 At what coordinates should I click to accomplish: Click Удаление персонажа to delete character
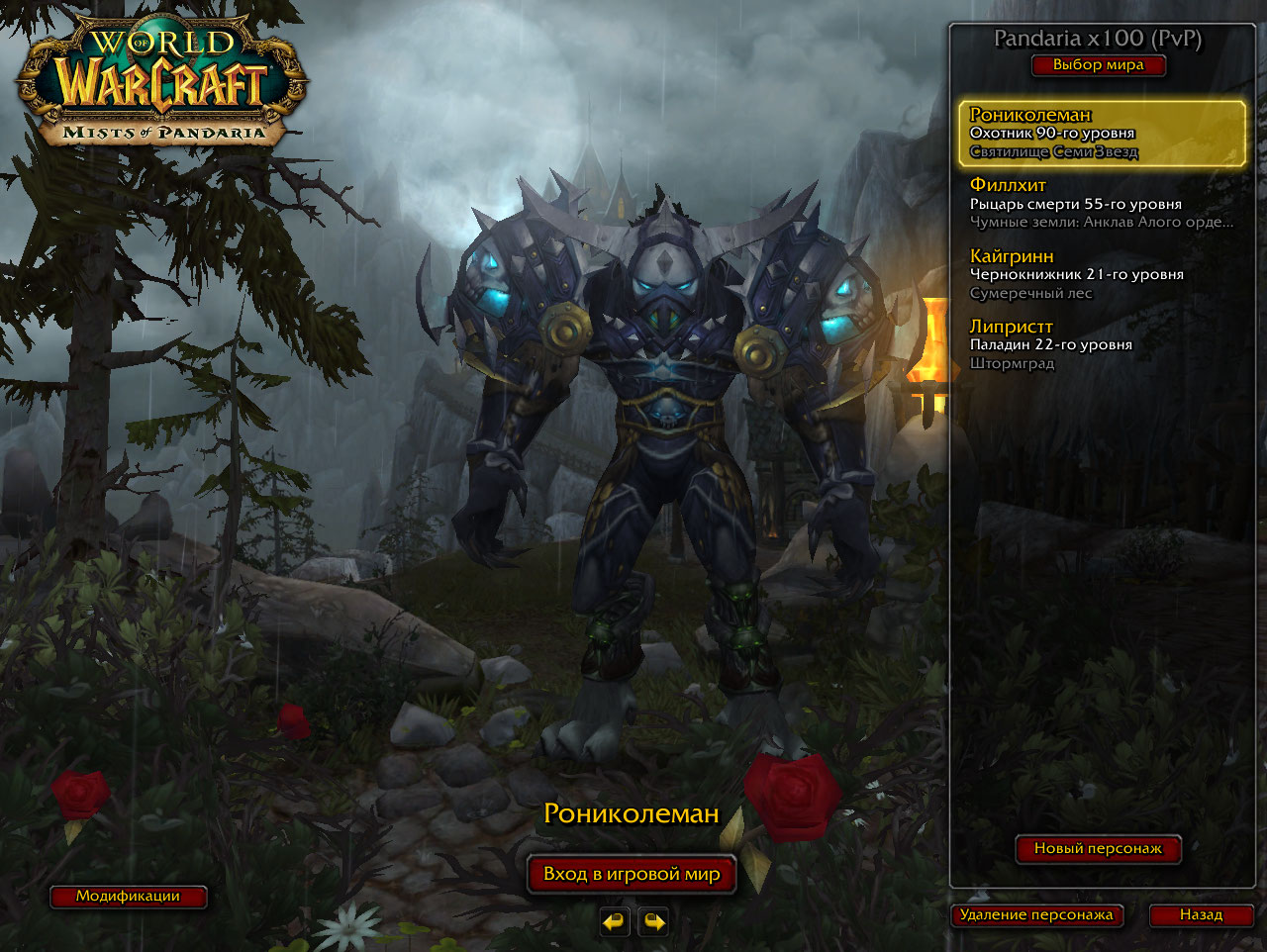[1036, 915]
